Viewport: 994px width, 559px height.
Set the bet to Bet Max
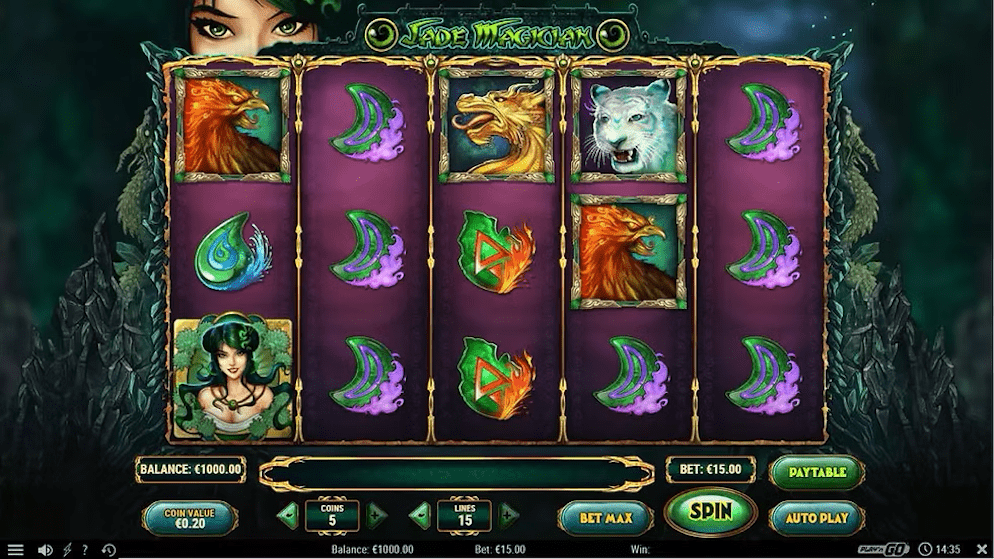[x=604, y=518]
